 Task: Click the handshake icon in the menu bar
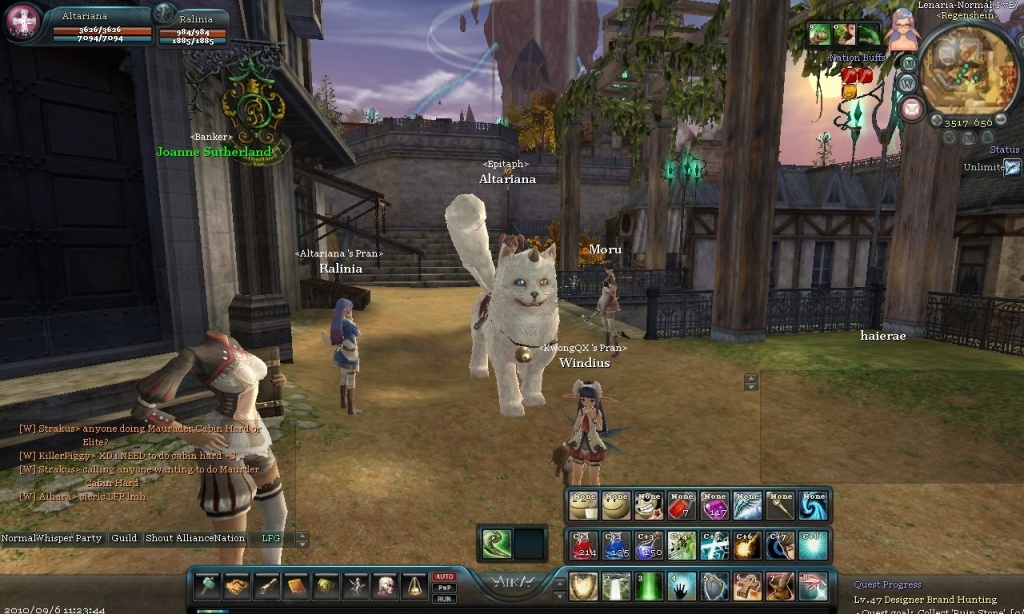(237, 585)
